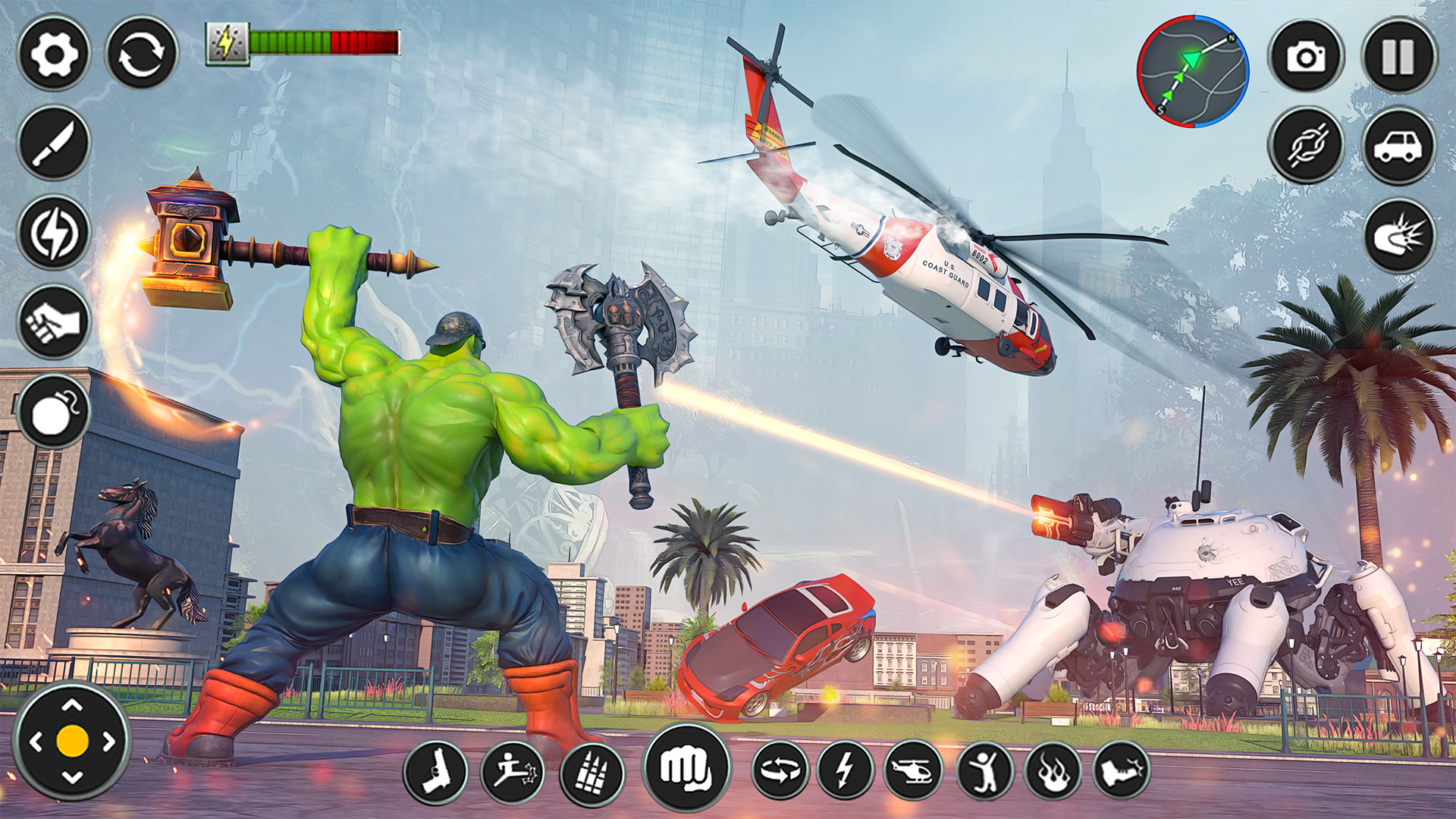Select the gun weapon icon
The width and height of the screenshot is (1456, 819).
coord(436,769)
